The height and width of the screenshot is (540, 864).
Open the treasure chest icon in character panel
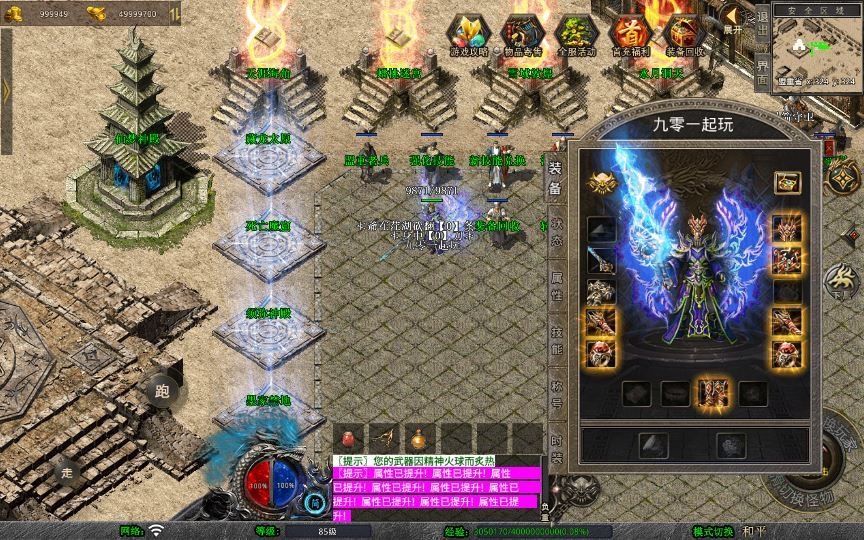point(786,183)
